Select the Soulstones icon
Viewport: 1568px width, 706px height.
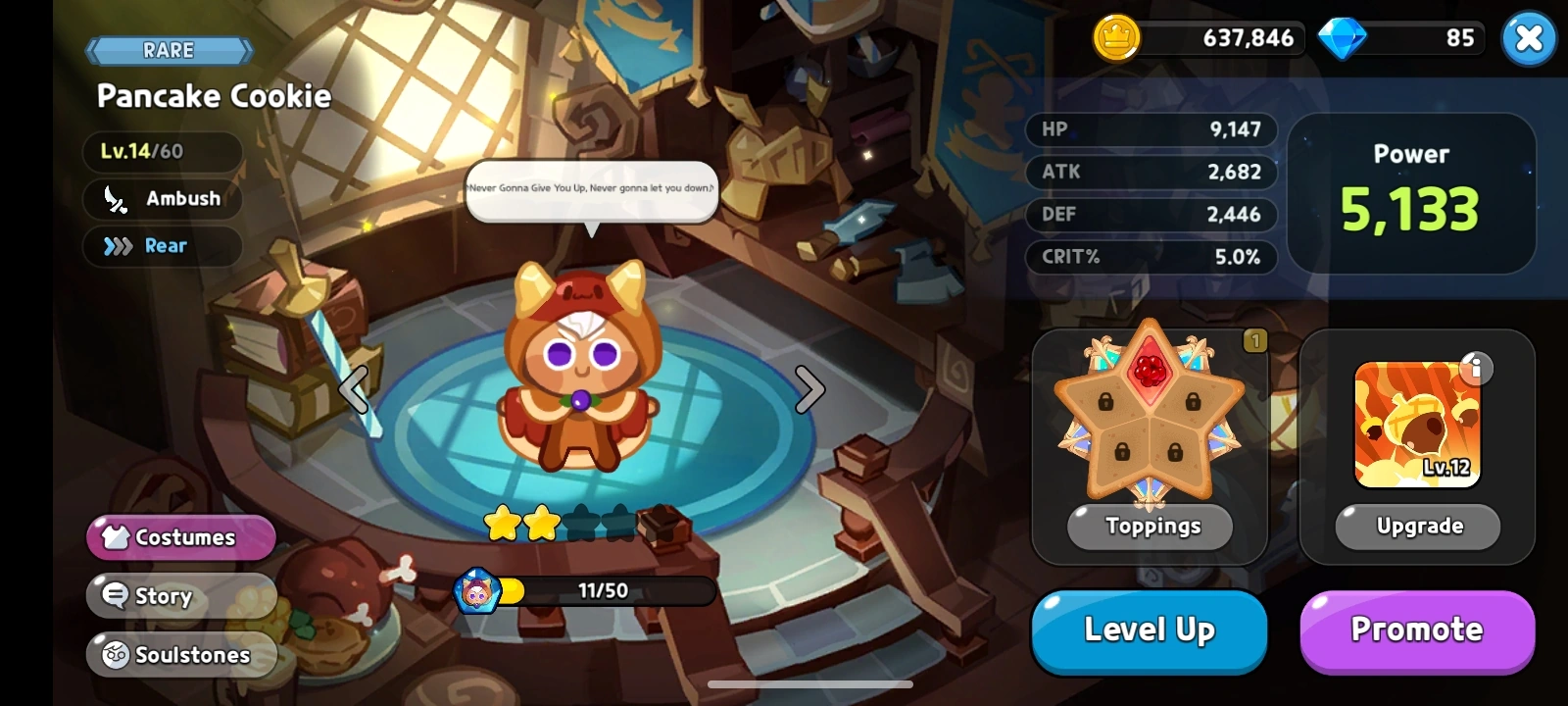116,654
